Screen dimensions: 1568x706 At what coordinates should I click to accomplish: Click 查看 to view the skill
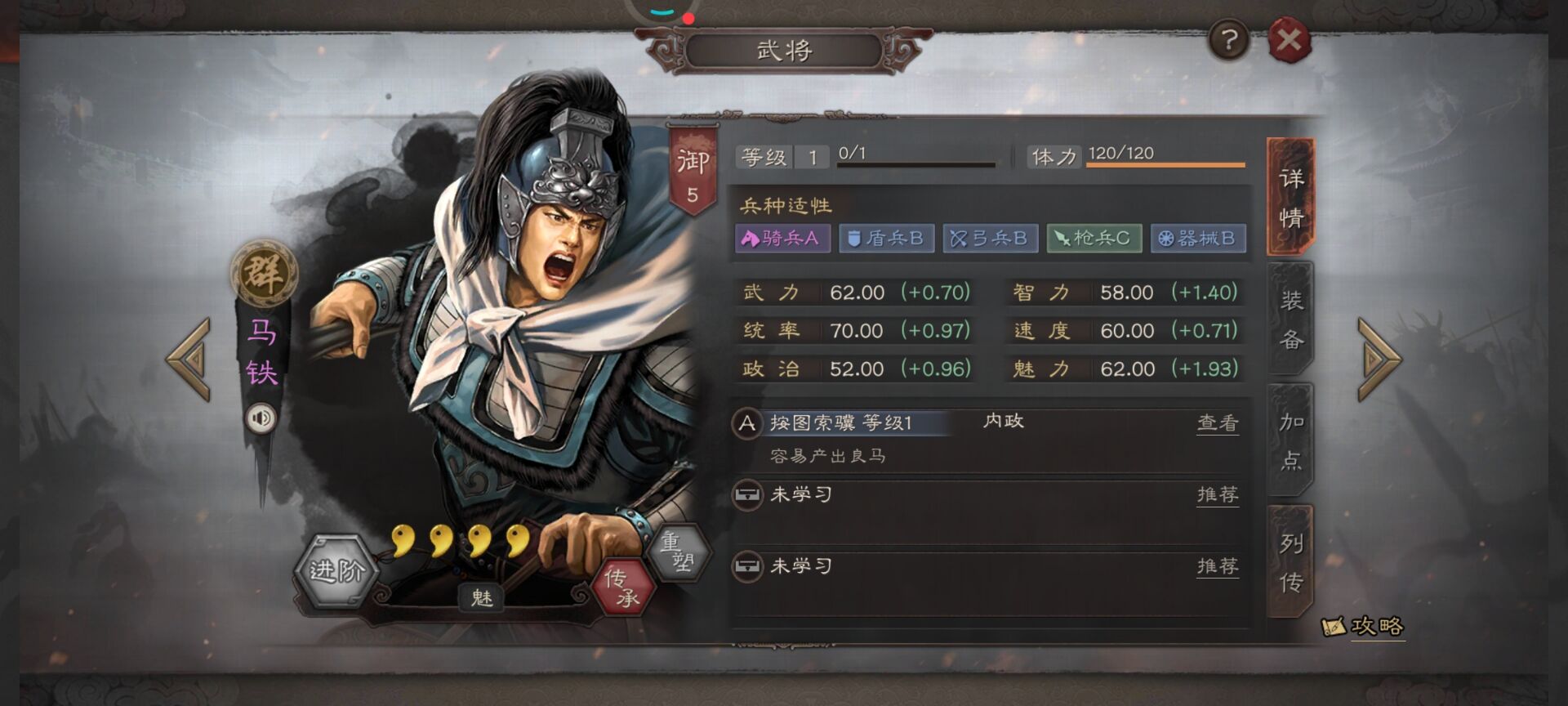click(1217, 423)
